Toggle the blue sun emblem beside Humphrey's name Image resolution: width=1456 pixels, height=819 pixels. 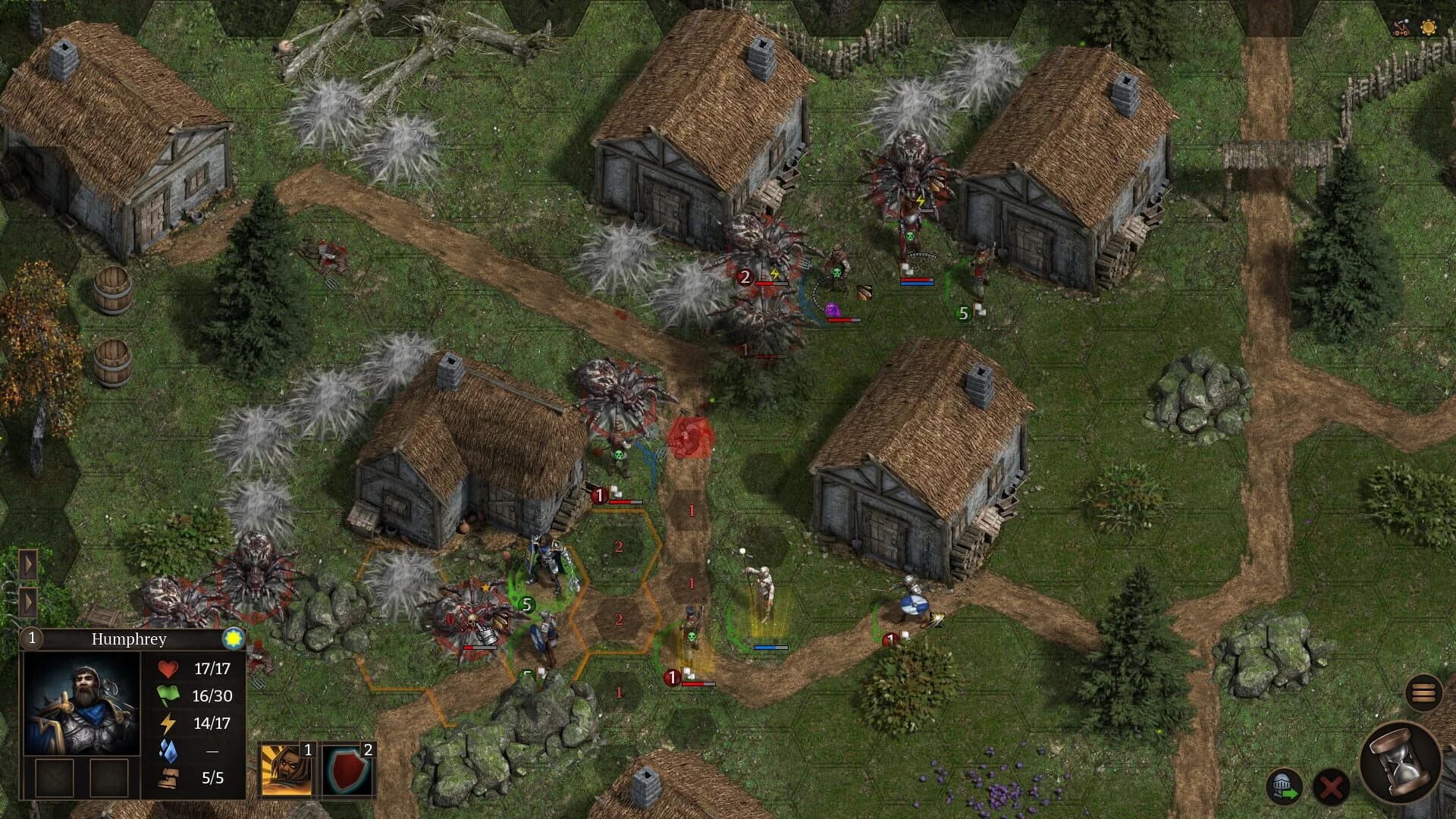[x=234, y=639]
